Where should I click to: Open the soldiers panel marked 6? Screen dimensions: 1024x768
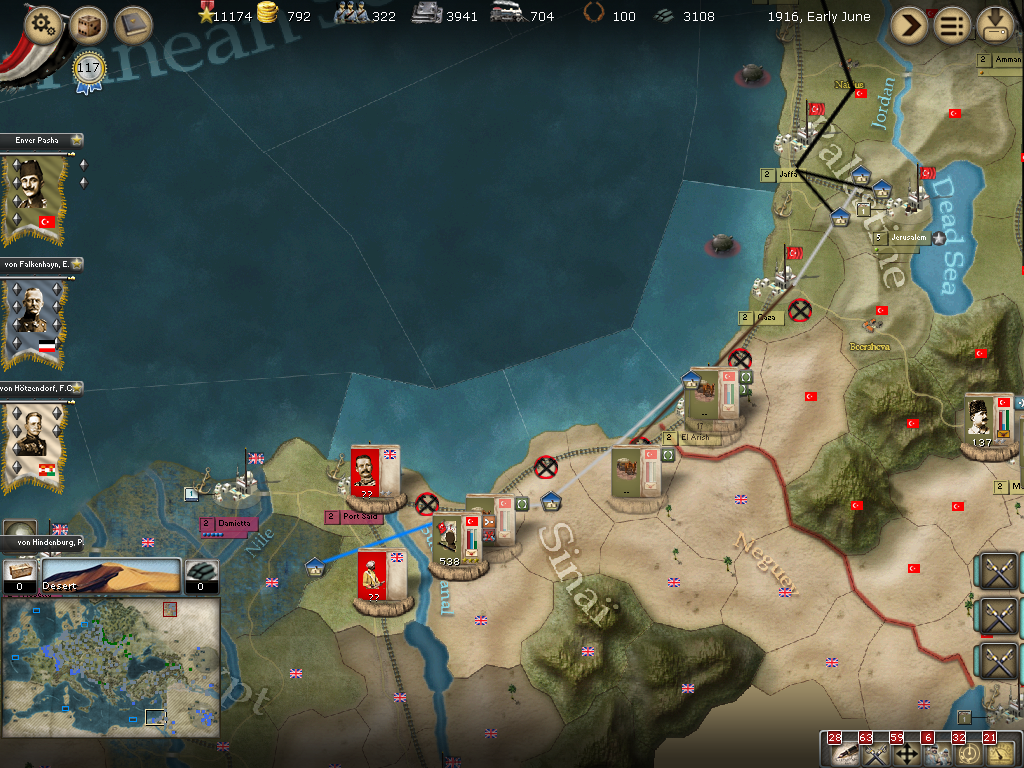point(937,752)
